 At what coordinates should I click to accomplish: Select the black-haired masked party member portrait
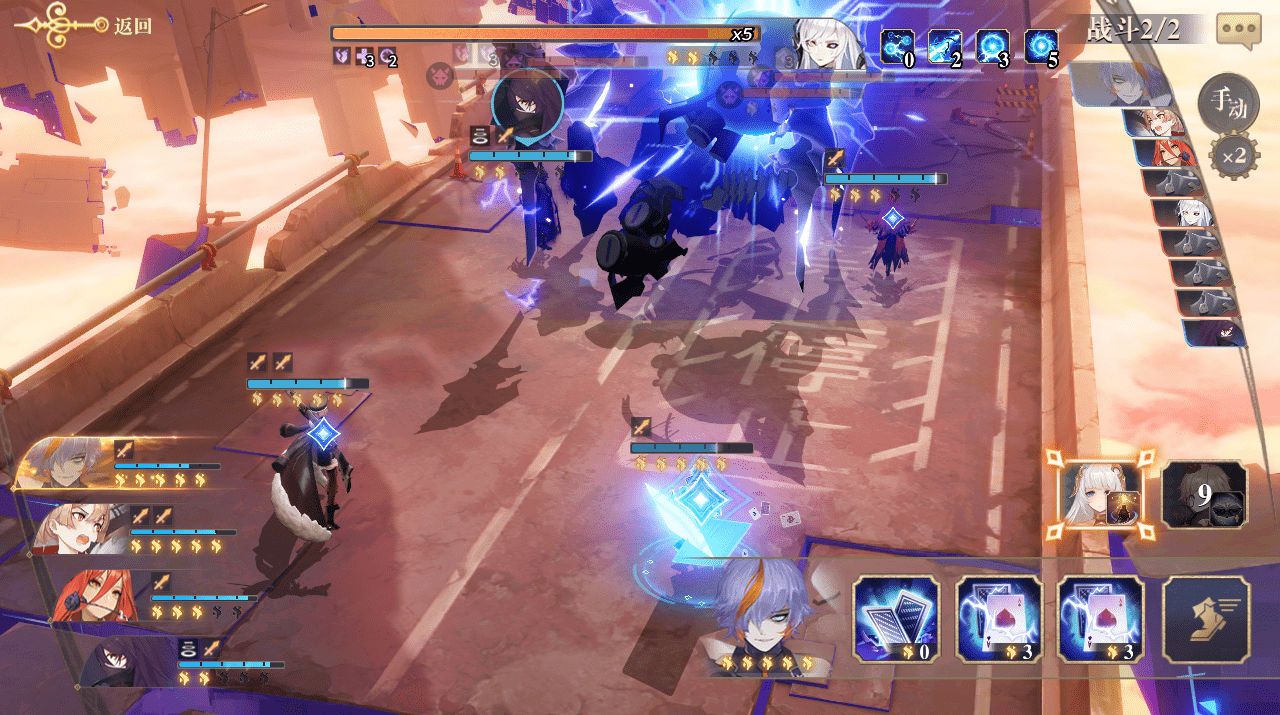tap(120, 663)
